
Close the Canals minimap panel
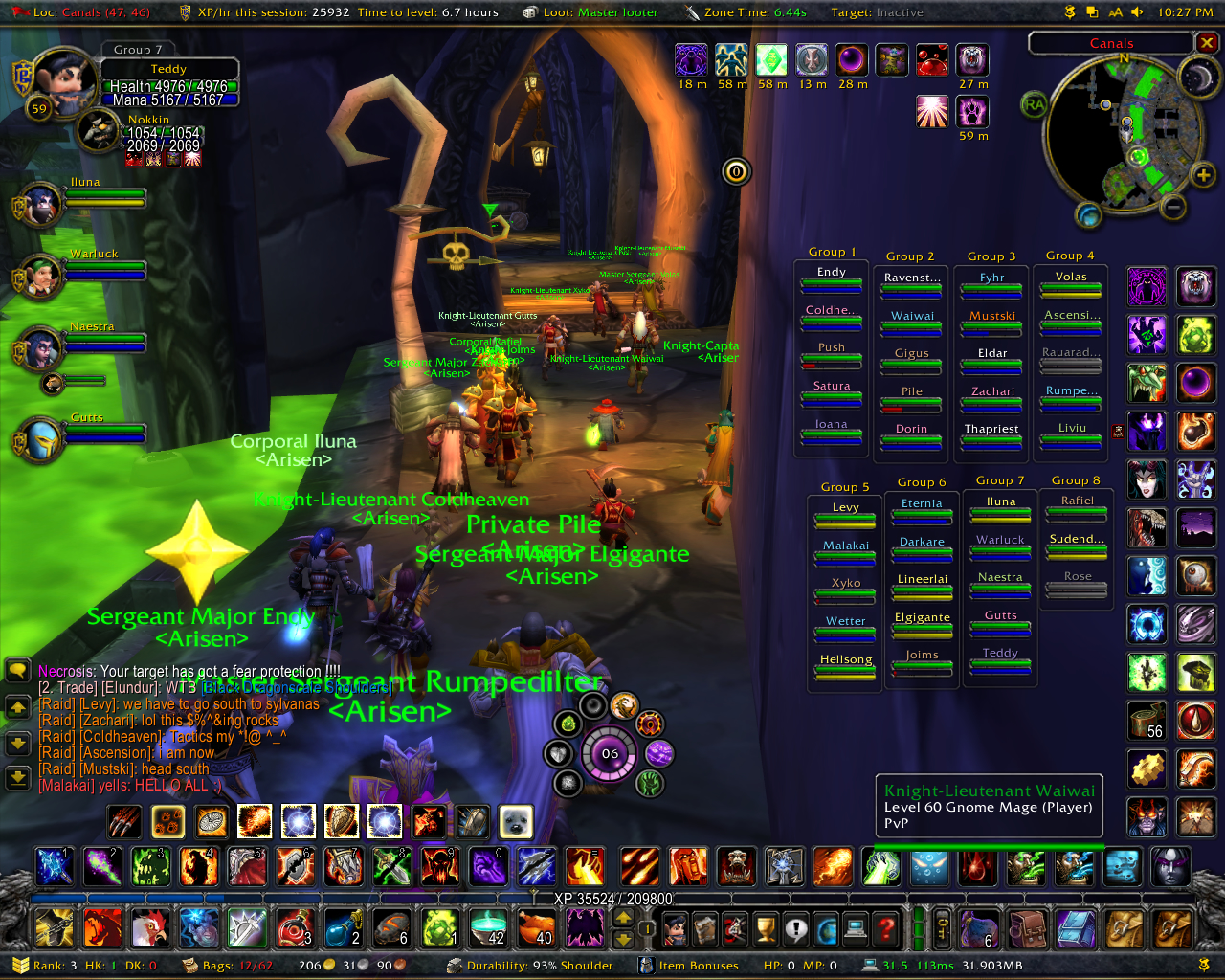click(1207, 43)
